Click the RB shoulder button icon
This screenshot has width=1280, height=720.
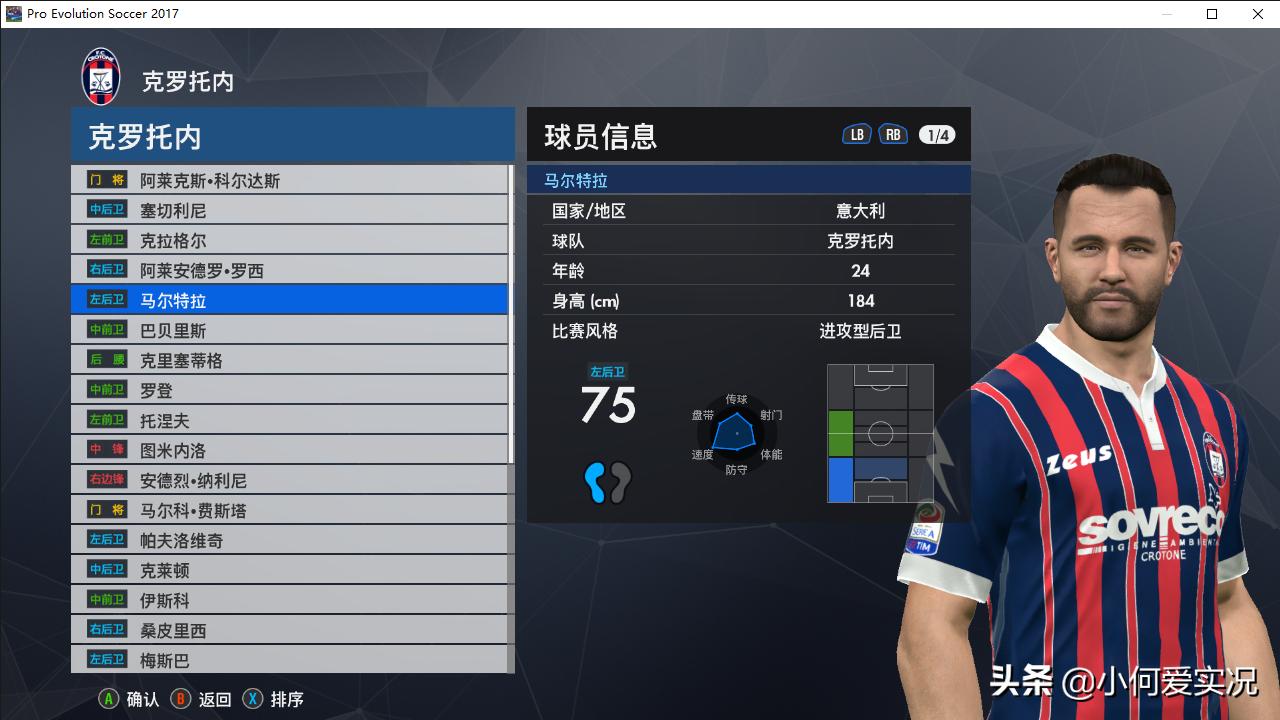[x=893, y=133]
